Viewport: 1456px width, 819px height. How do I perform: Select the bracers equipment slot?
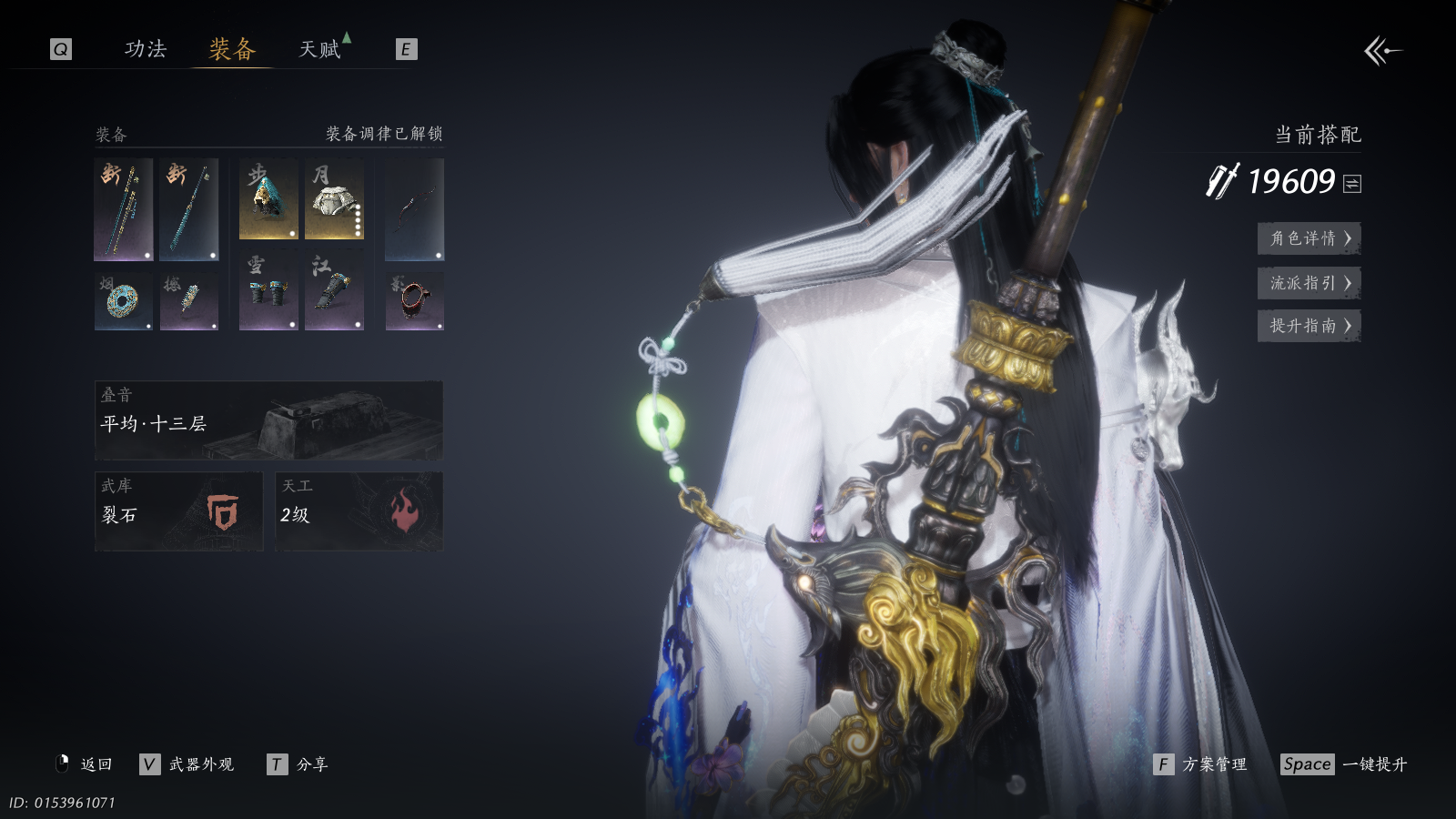pos(268,291)
